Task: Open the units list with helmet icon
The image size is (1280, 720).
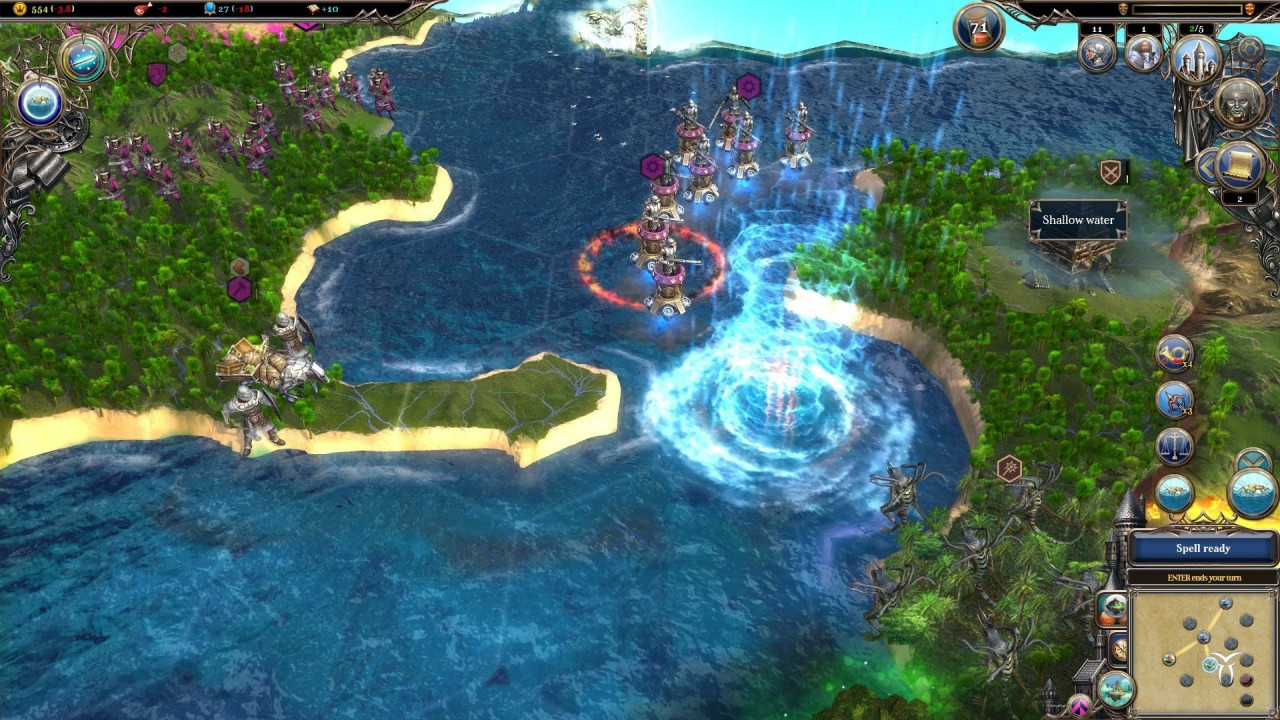Action: tap(1096, 52)
